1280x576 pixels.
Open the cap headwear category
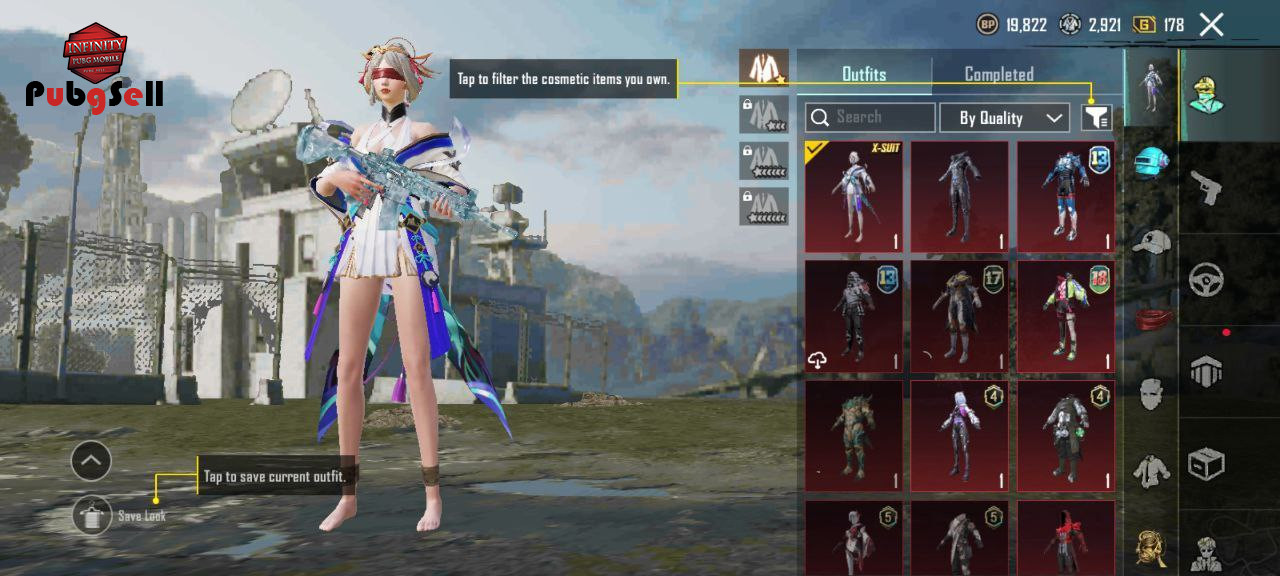[1151, 240]
